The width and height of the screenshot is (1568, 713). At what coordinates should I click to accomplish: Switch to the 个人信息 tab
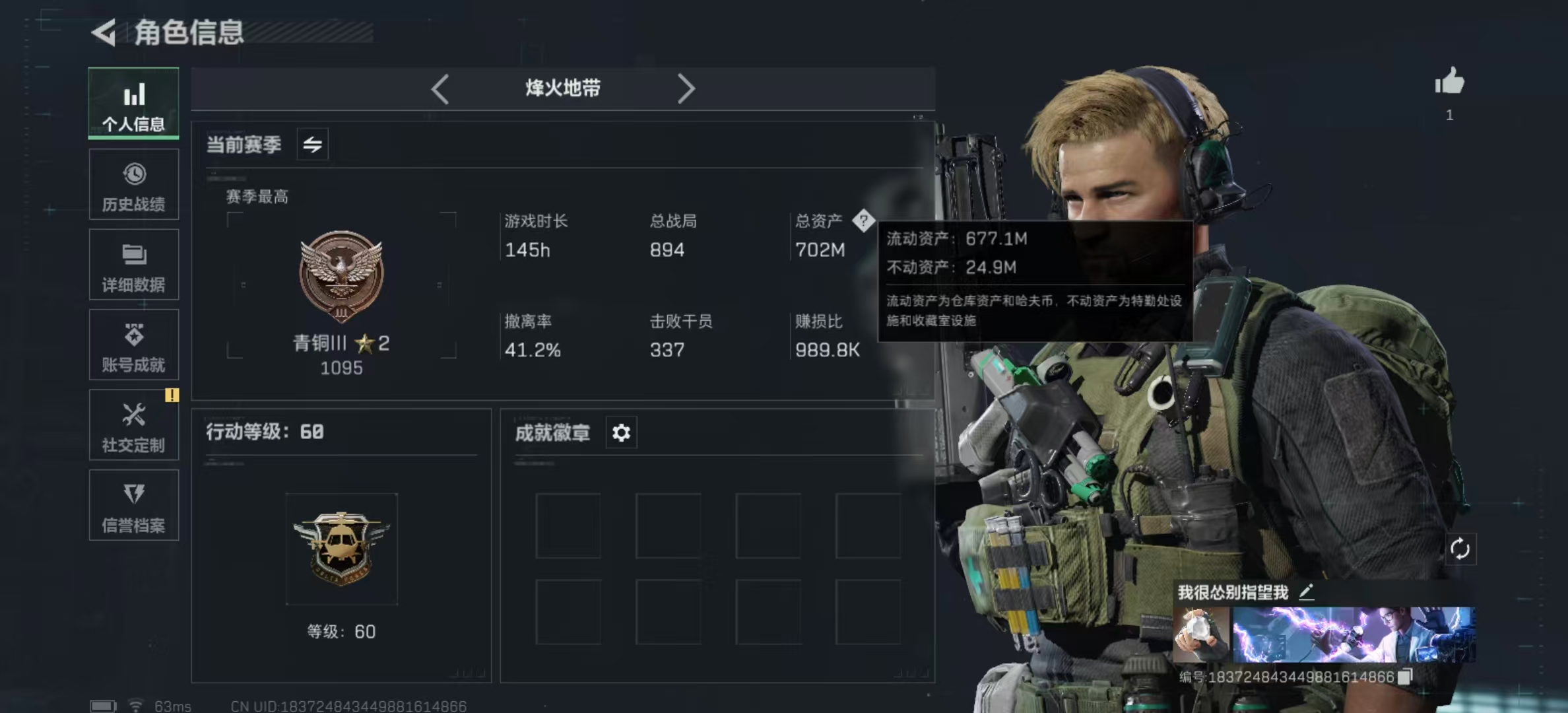click(133, 104)
